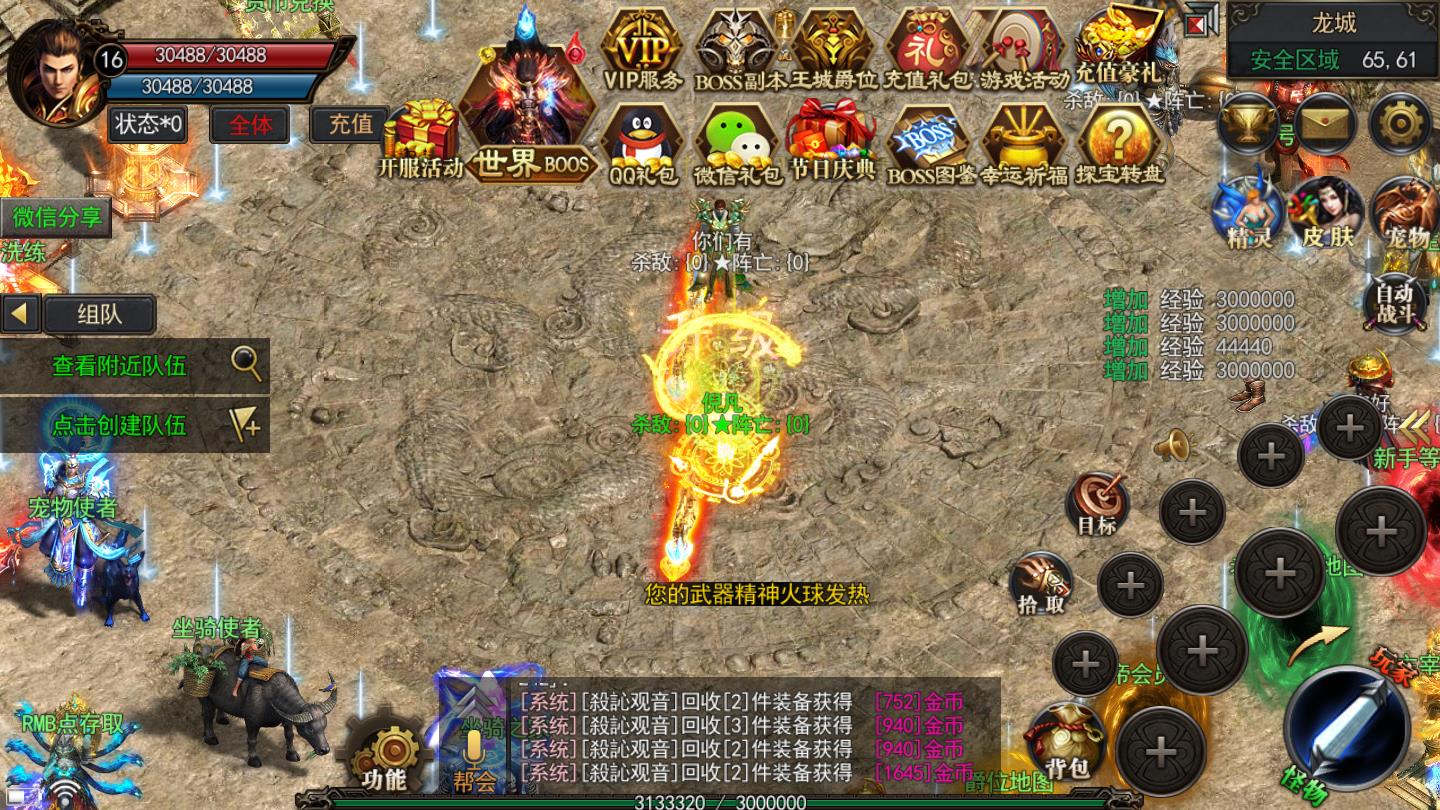Open the VIP服务 menu
Image resolution: width=1440 pixels, height=810 pixels.
point(642,48)
